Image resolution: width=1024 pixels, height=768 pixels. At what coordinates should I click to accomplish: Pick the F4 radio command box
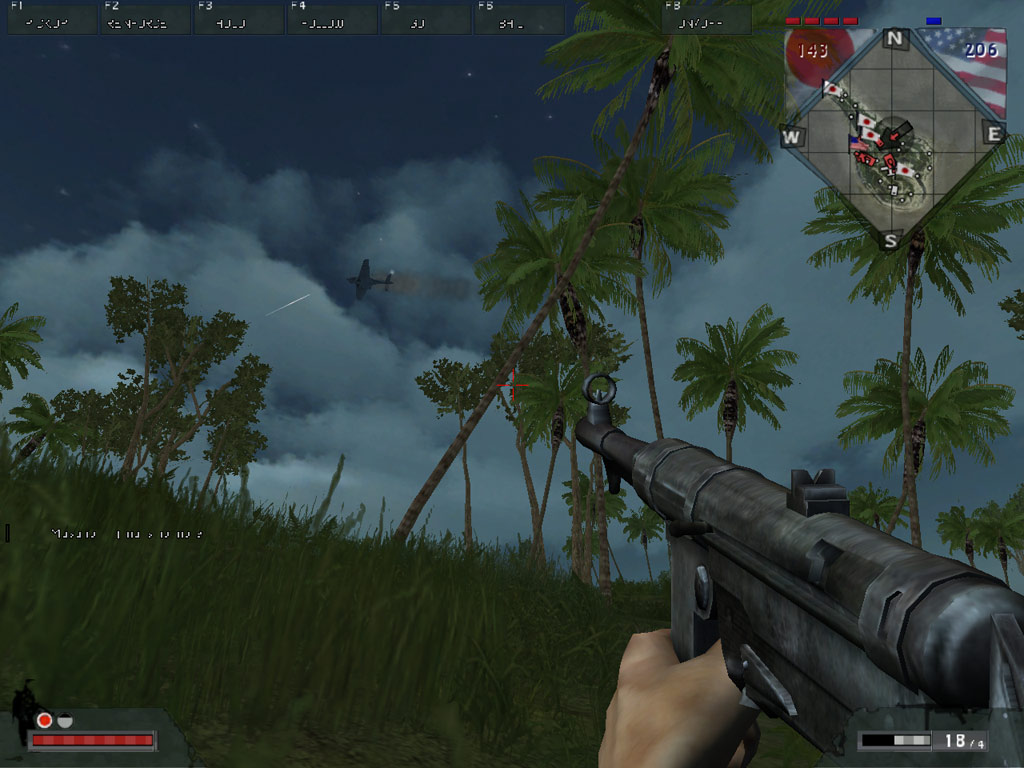coord(331,19)
